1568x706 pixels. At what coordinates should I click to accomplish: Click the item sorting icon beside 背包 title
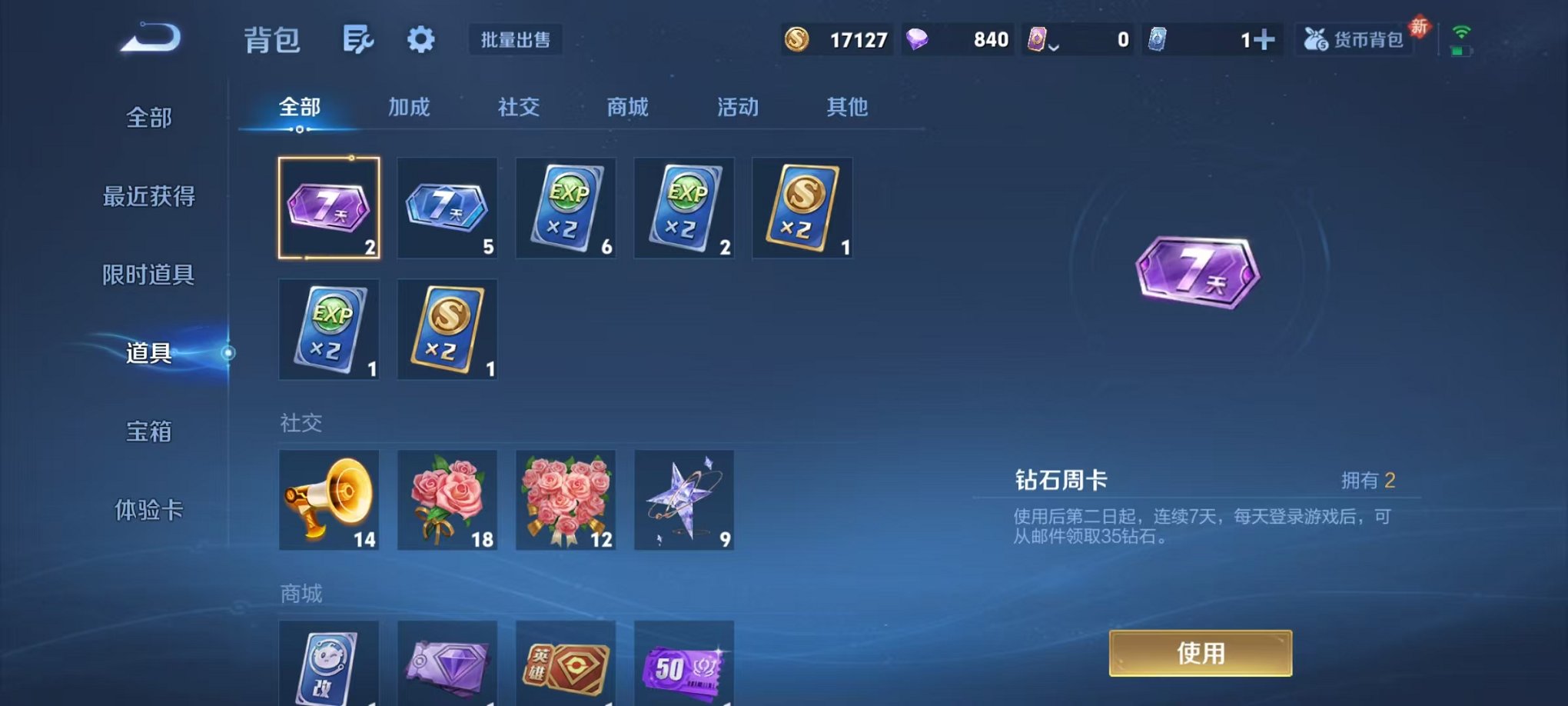coord(358,38)
